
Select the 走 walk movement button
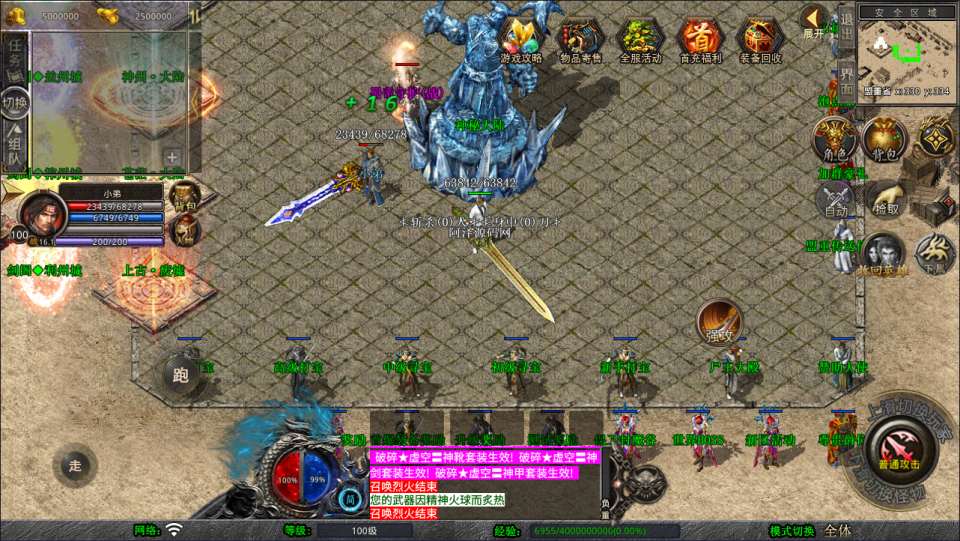pyautogui.click(x=75, y=465)
